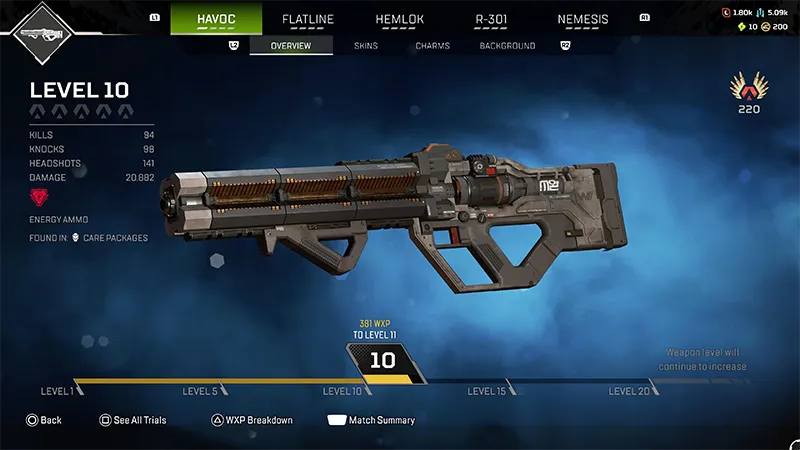The image size is (800, 450).
Task: Select the Background sub-tab
Action: [x=507, y=46]
